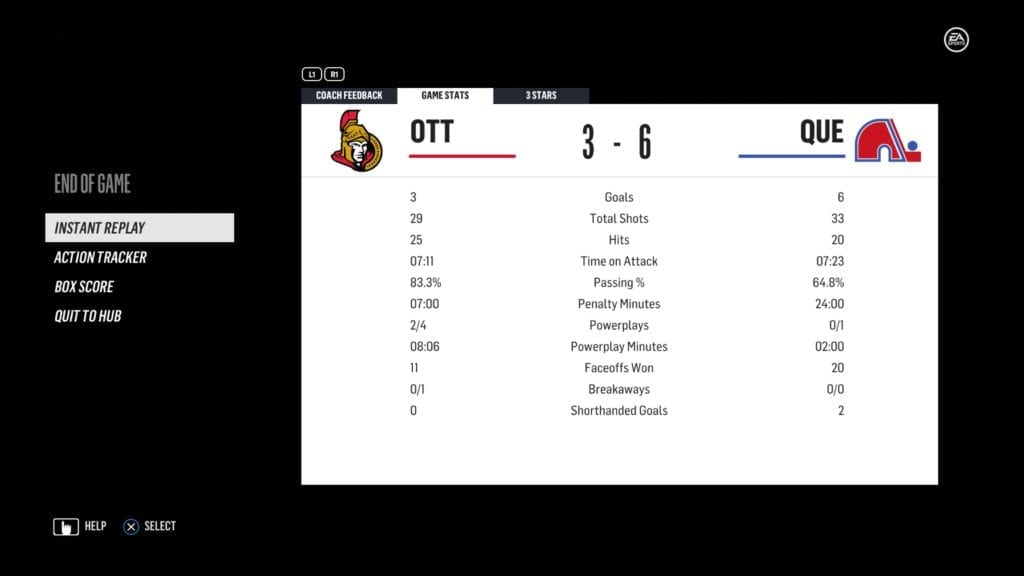The width and height of the screenshot is (1024, 576).
Task: Show the 3 Stars tab
Action: click(541, 96)
